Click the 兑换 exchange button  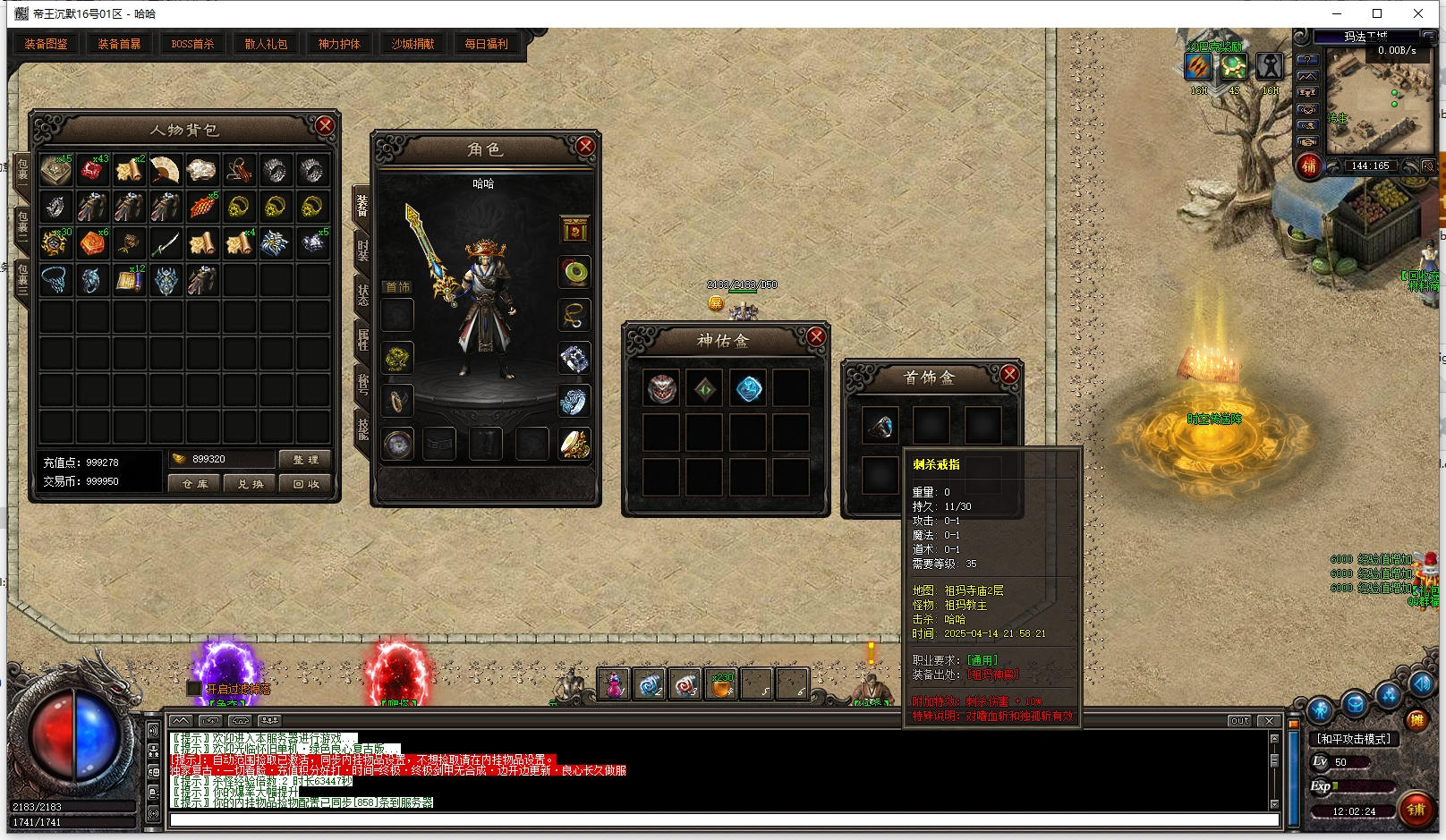(x=251, y=484)
